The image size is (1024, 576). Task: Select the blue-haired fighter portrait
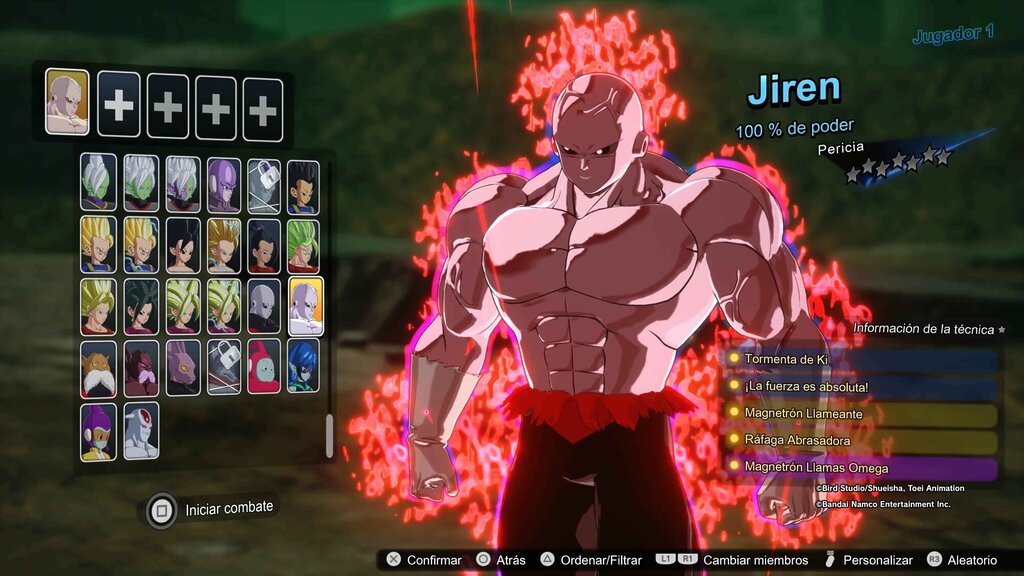click(303, 366)
